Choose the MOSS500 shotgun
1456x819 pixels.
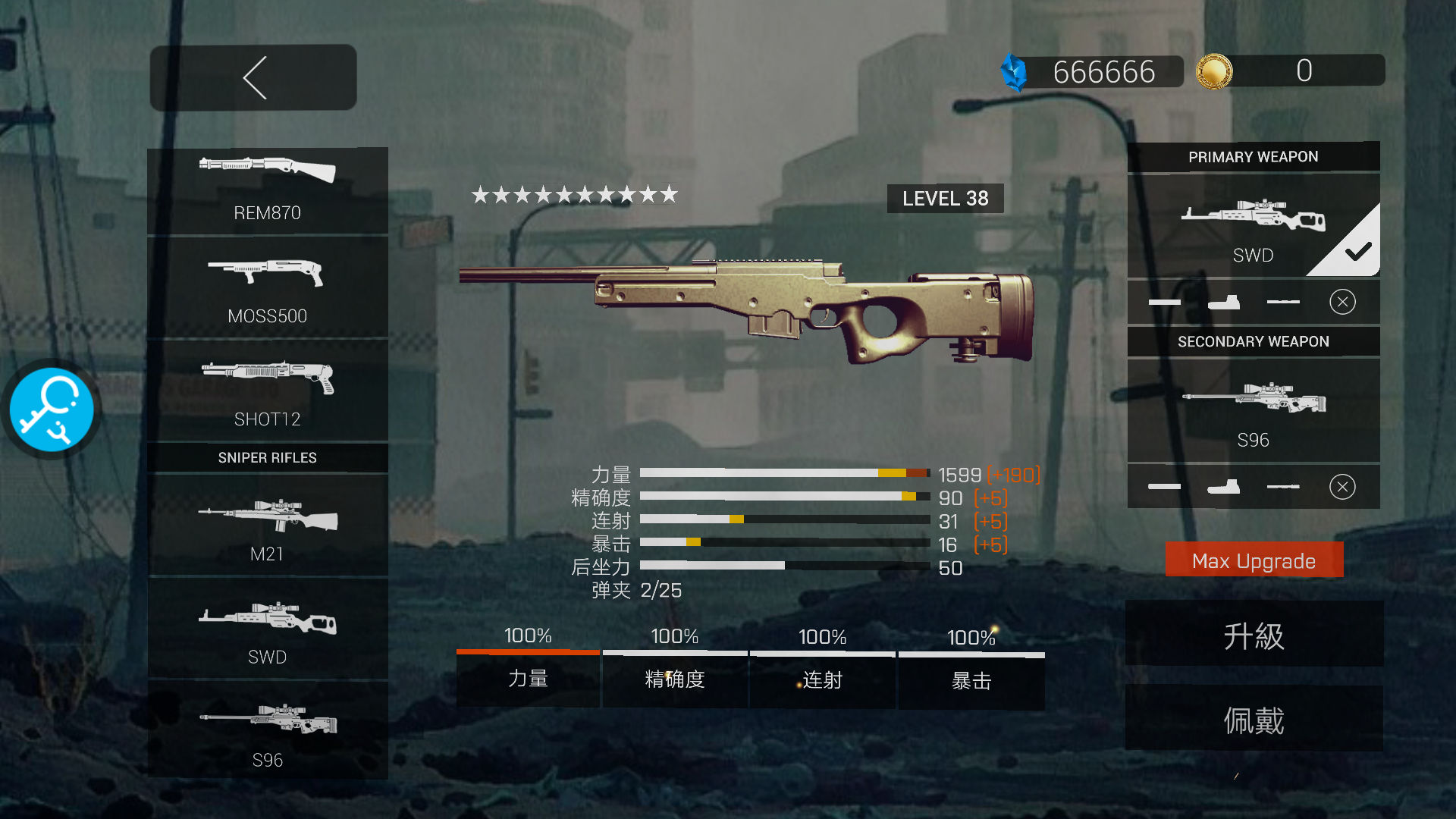click(267, 288)
